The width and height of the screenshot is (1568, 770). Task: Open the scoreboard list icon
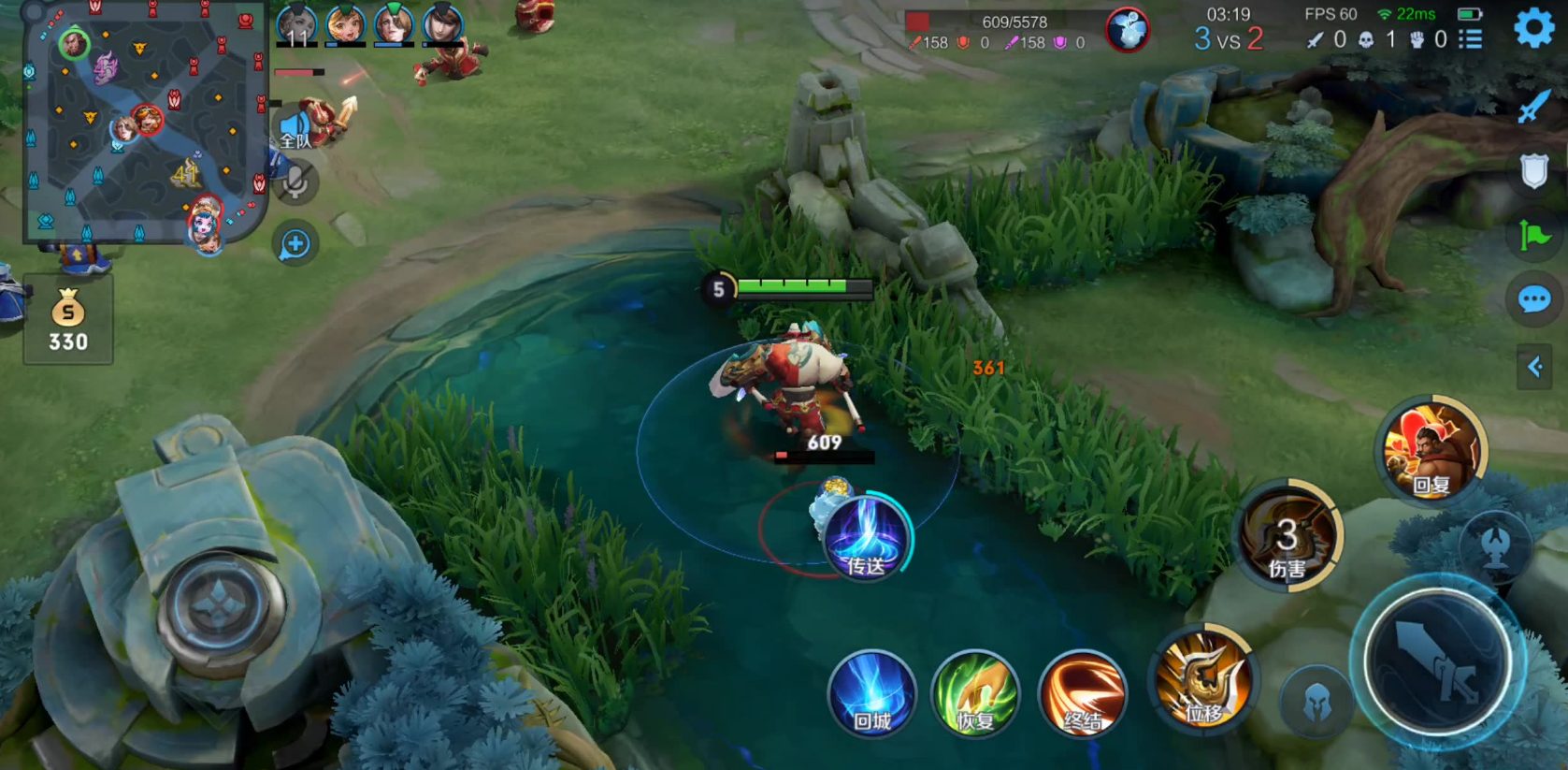tap(1471, 39)
